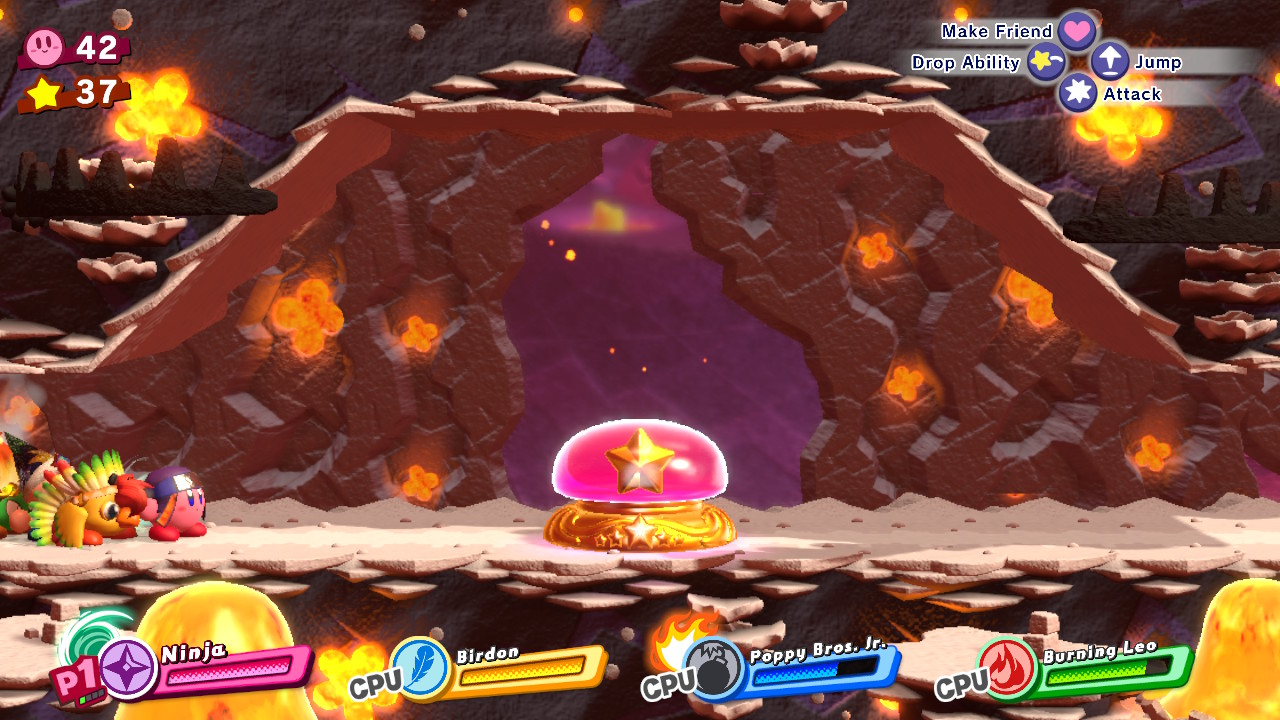Click the Jump arrow button icon
1280x720 pixels.
[1110, 61]
